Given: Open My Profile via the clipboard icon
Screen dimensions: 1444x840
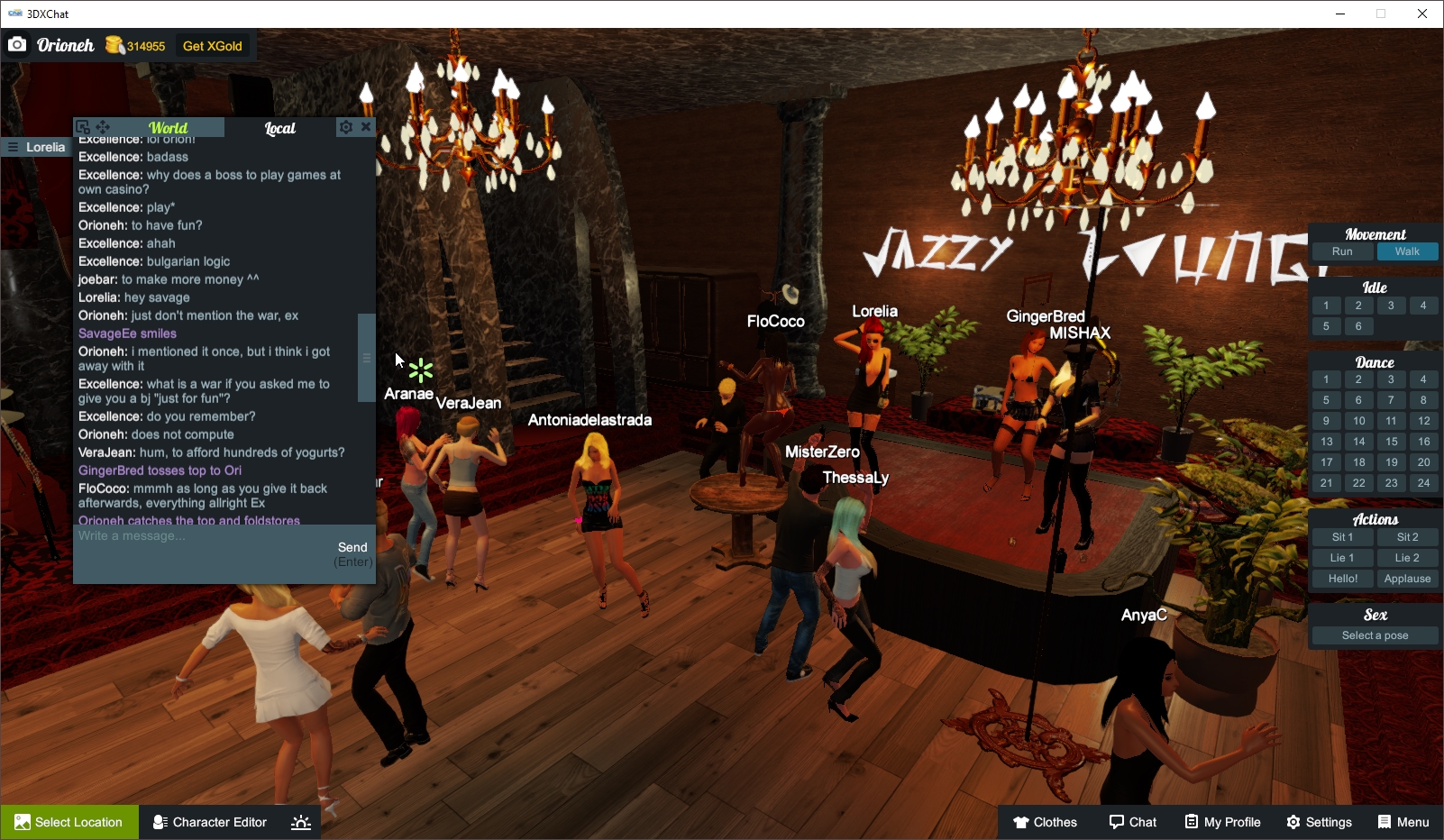Looking at the screenshot, I should tap(1221, 822).
